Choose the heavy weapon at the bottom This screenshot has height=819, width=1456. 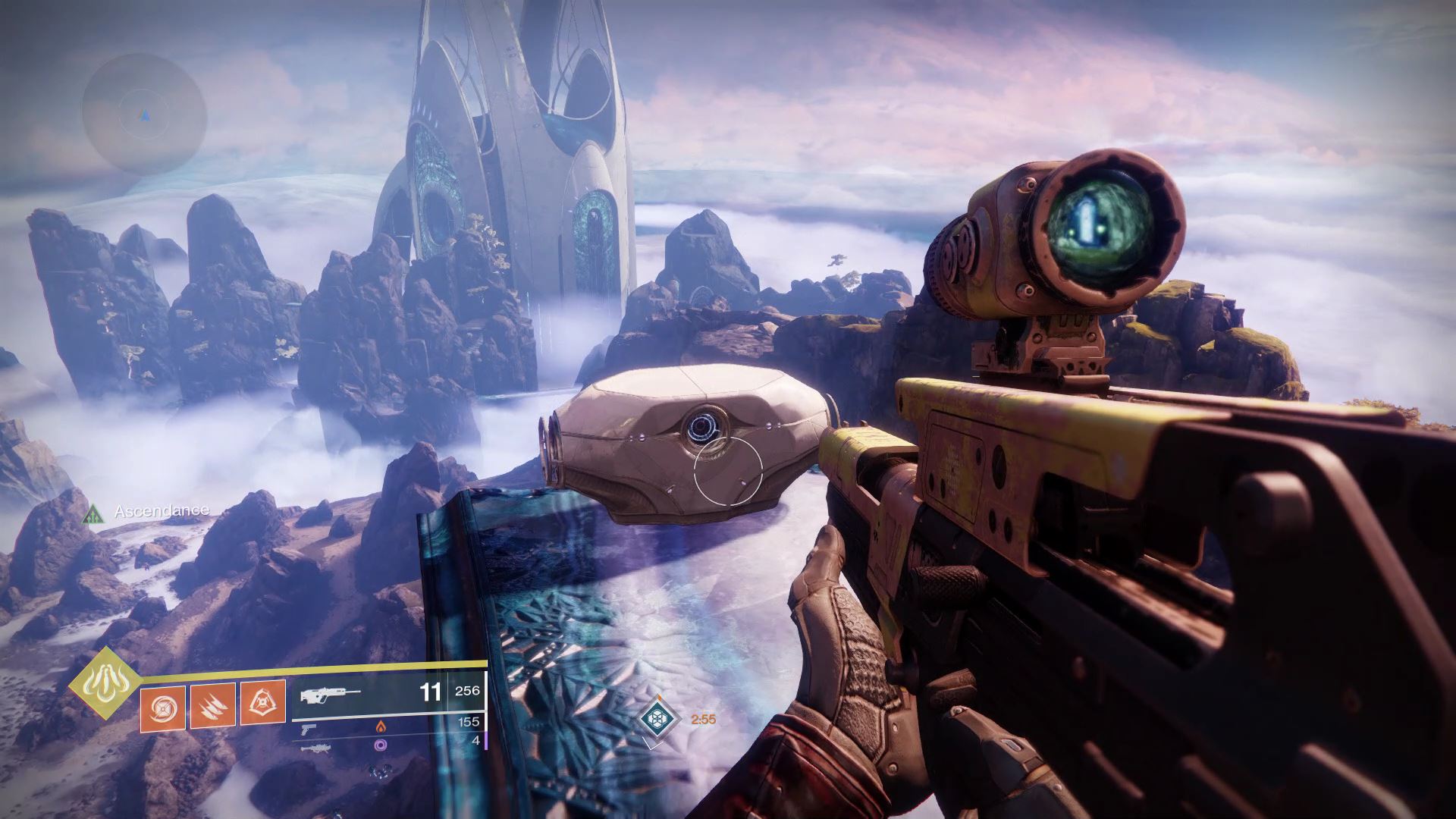click(x=314, y=748)
